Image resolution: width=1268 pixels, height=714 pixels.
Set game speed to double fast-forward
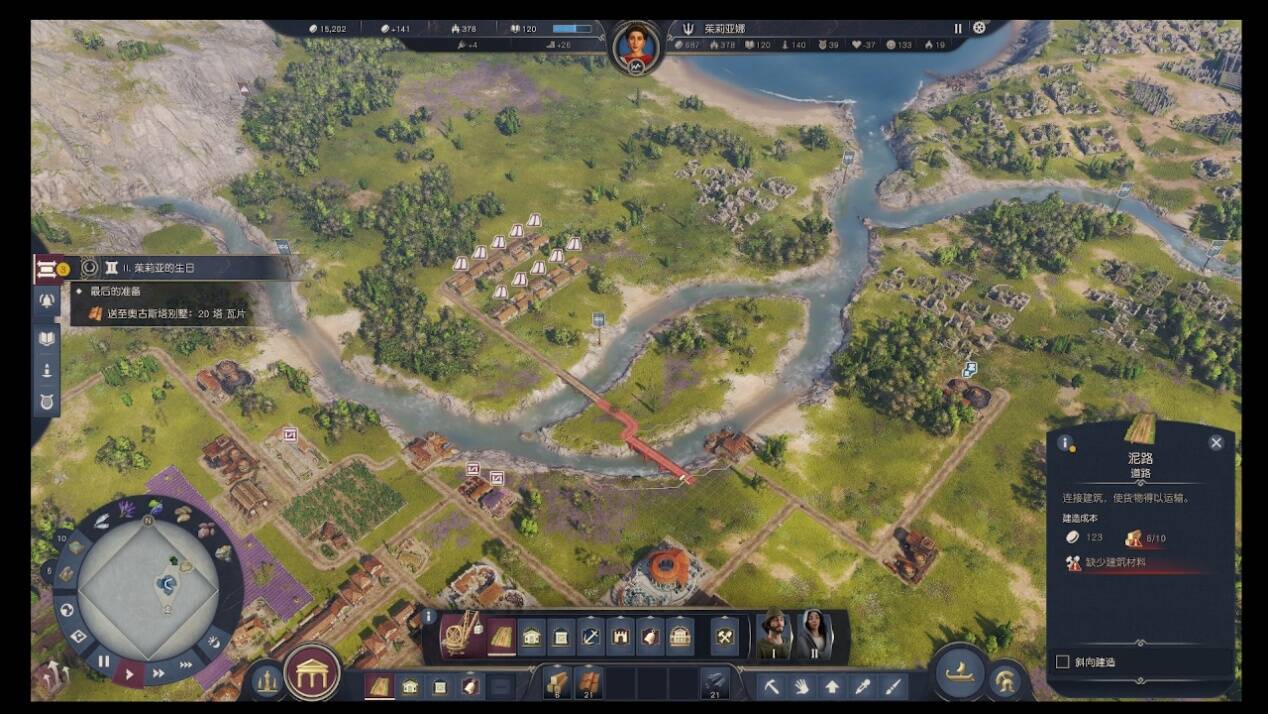point(158,673)
